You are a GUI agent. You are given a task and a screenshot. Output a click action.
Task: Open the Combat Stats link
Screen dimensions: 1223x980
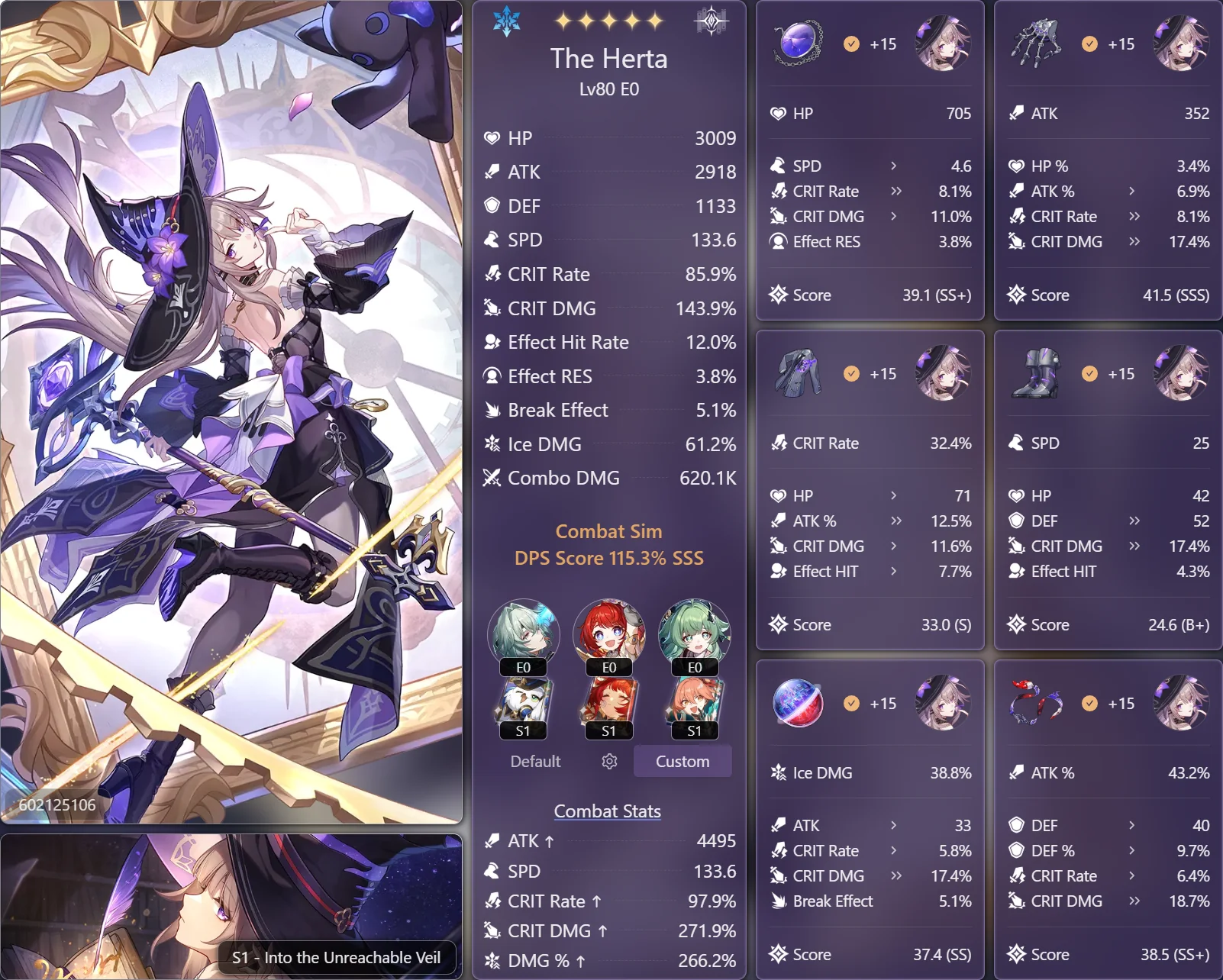(608, 811)
